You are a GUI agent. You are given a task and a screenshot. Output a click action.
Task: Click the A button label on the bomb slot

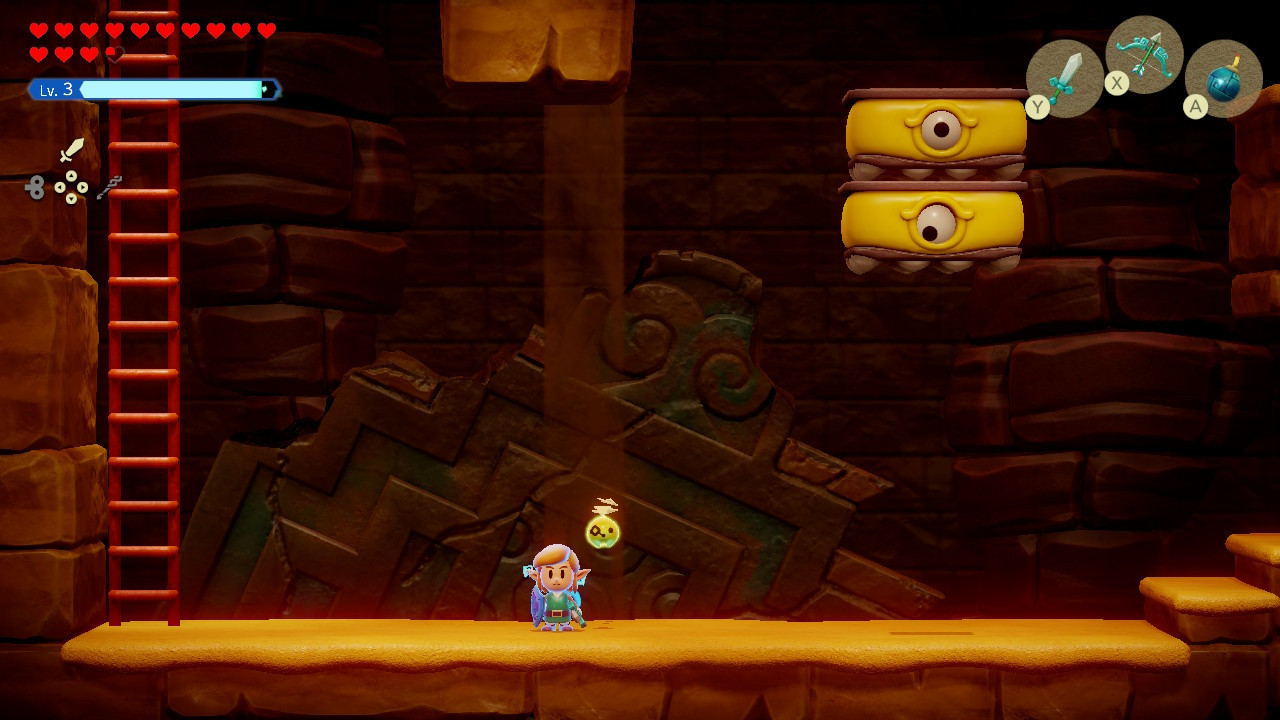point(1195,105)
